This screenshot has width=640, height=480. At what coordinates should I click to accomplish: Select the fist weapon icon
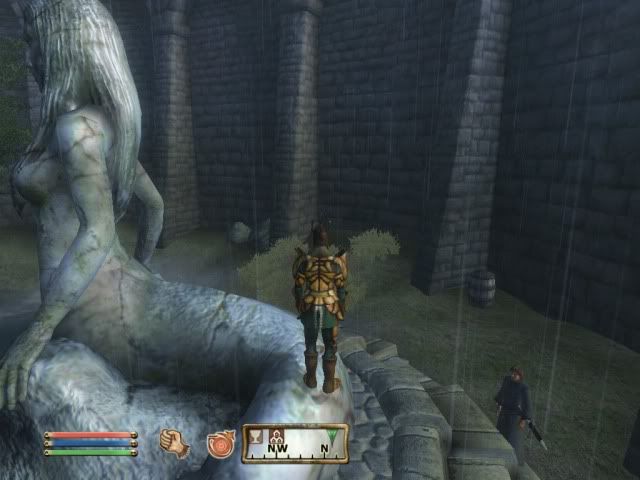[x=174, y=443]
